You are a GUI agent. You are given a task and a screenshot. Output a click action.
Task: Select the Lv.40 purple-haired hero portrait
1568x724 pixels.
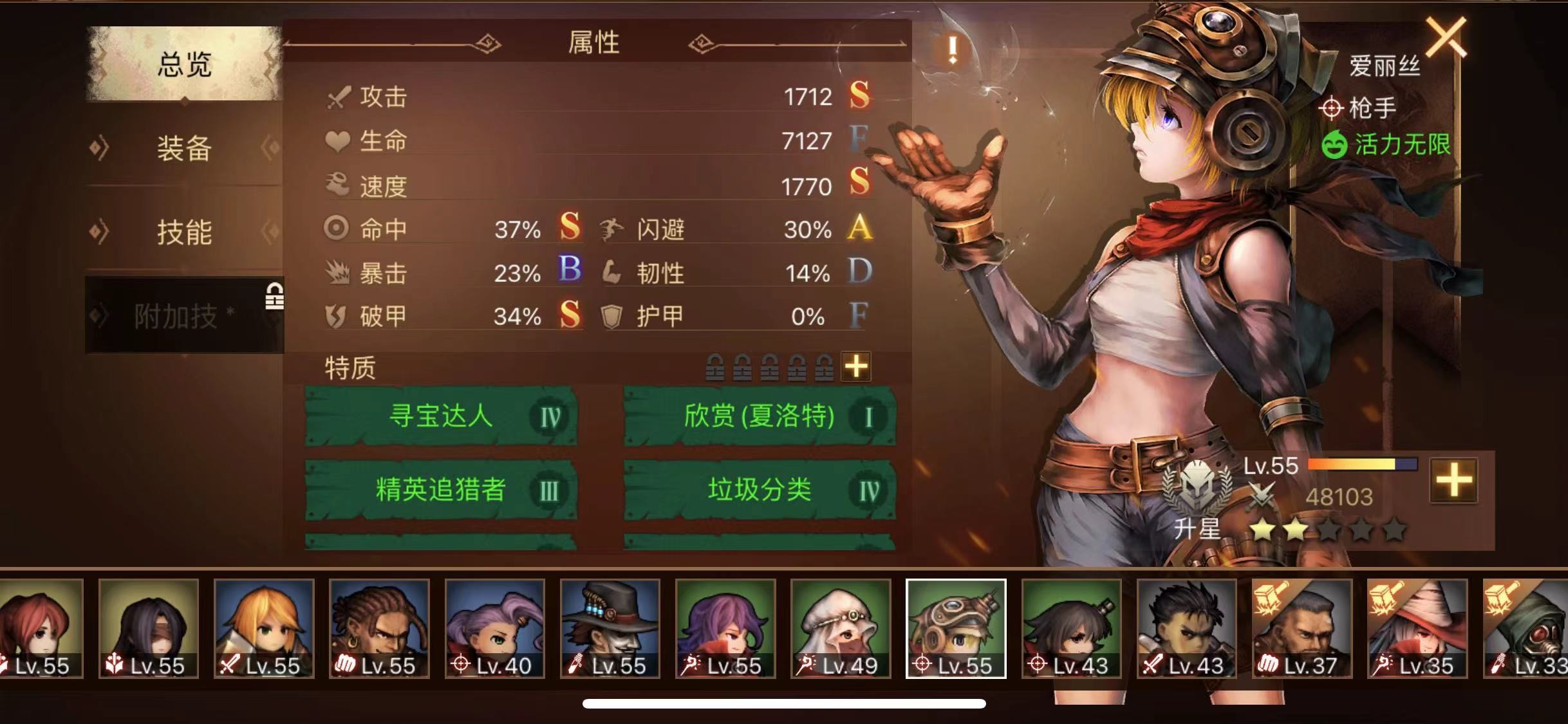pyautogui.click(x=494, y=628)
